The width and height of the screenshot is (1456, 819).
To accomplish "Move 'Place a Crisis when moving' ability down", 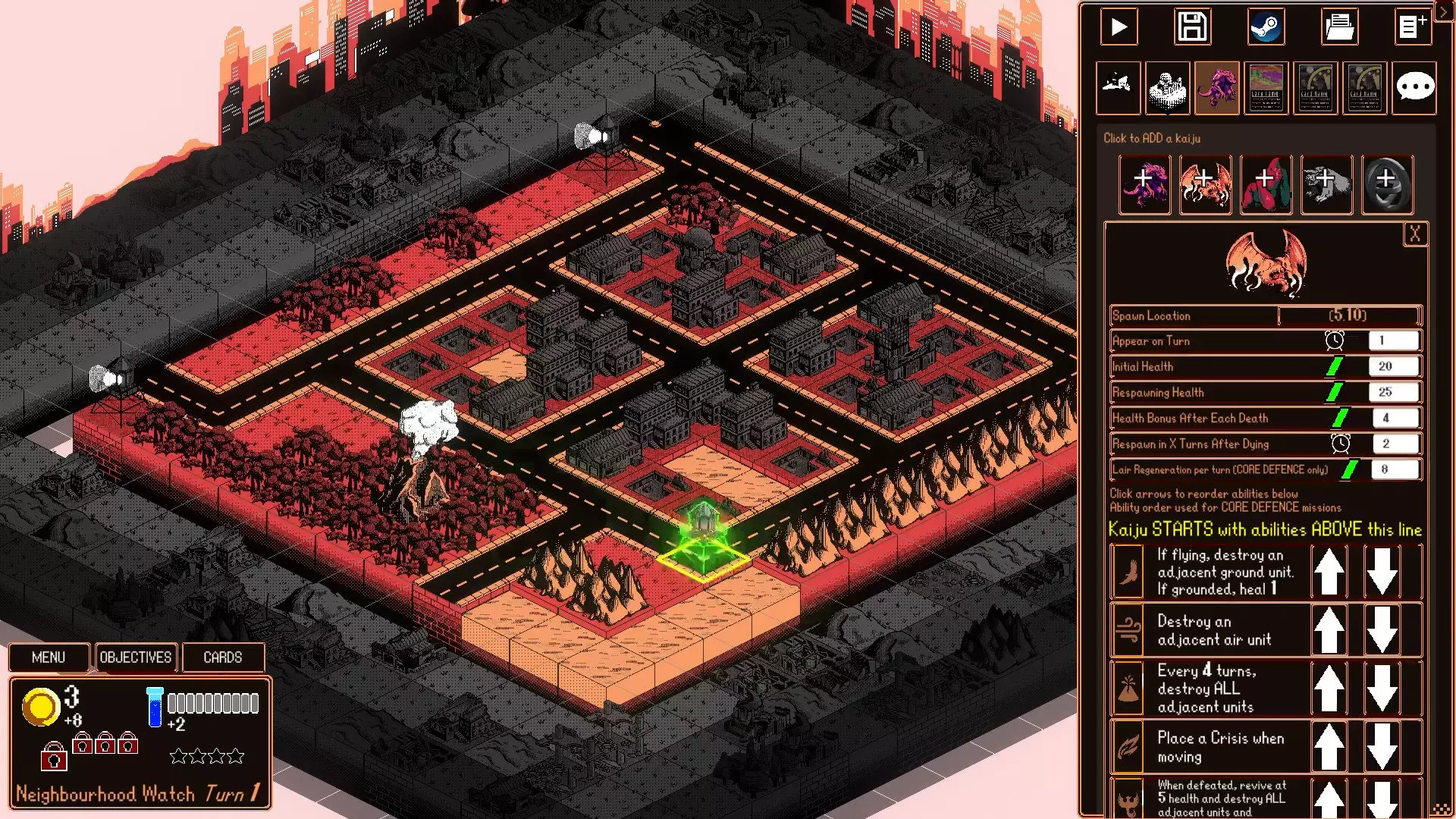I will 1382,747.
